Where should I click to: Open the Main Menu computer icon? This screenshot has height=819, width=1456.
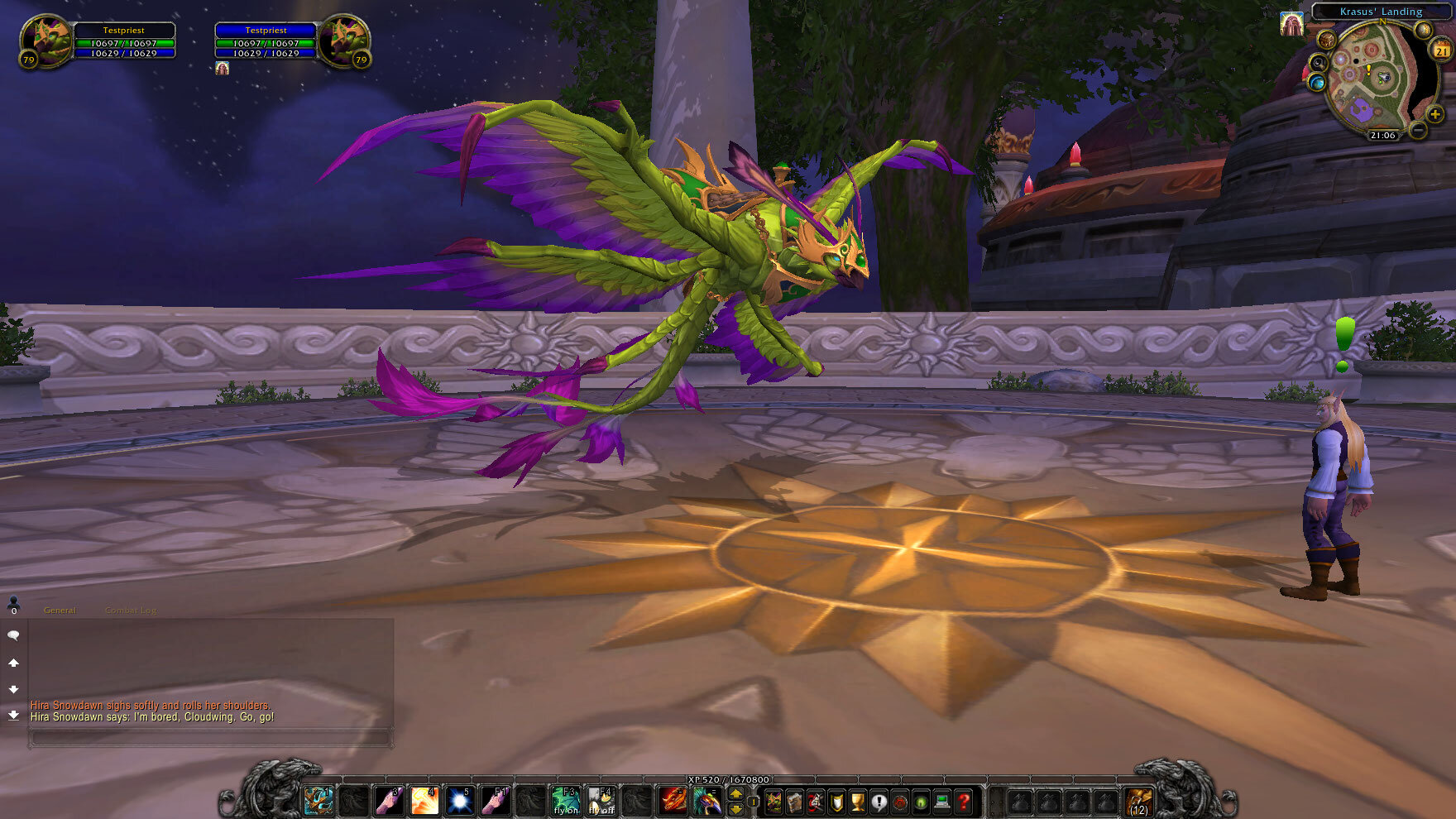click(x=941, y=800)
